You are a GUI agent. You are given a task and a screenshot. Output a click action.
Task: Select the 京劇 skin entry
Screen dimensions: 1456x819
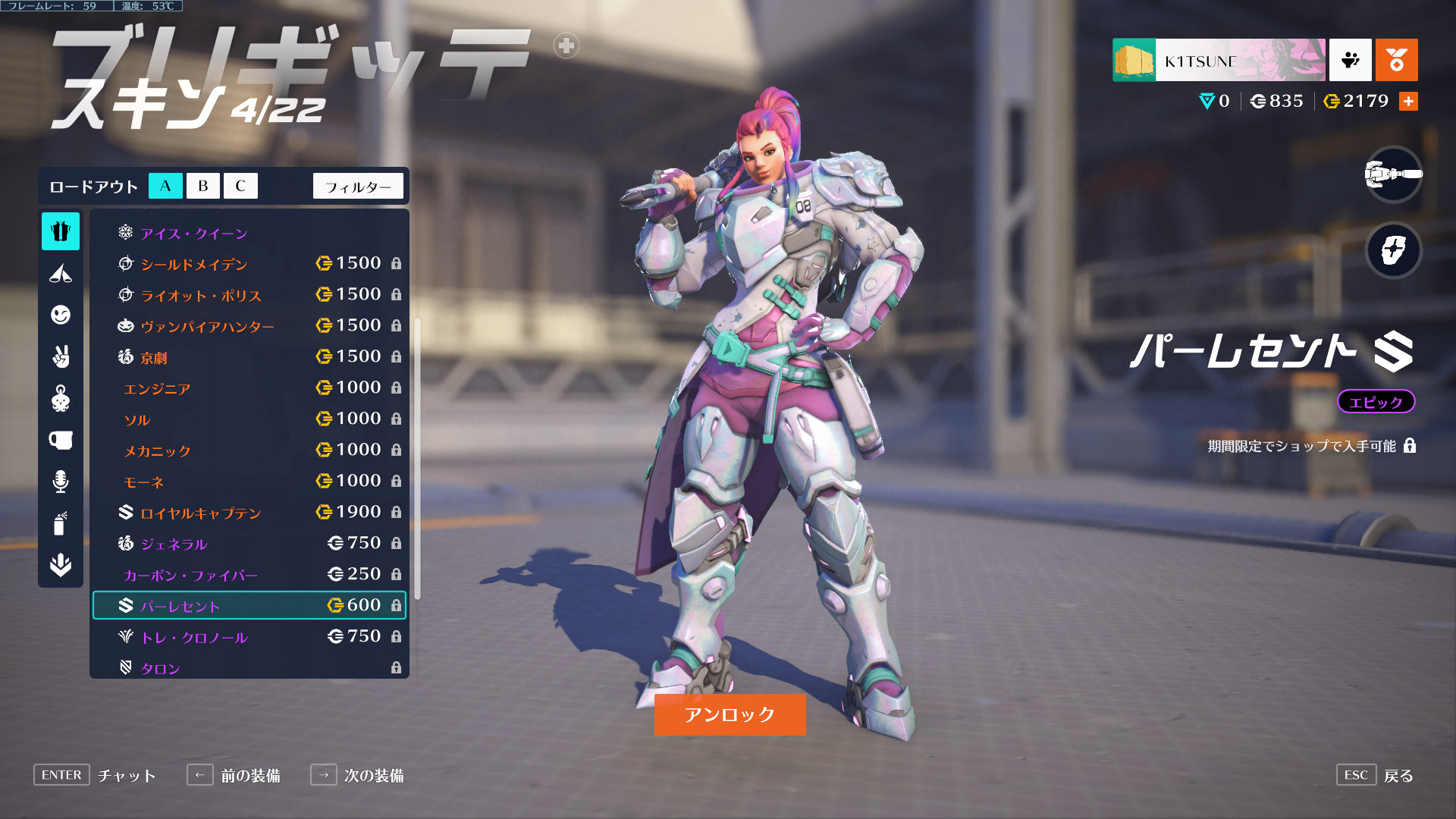(x=249, y=357)
